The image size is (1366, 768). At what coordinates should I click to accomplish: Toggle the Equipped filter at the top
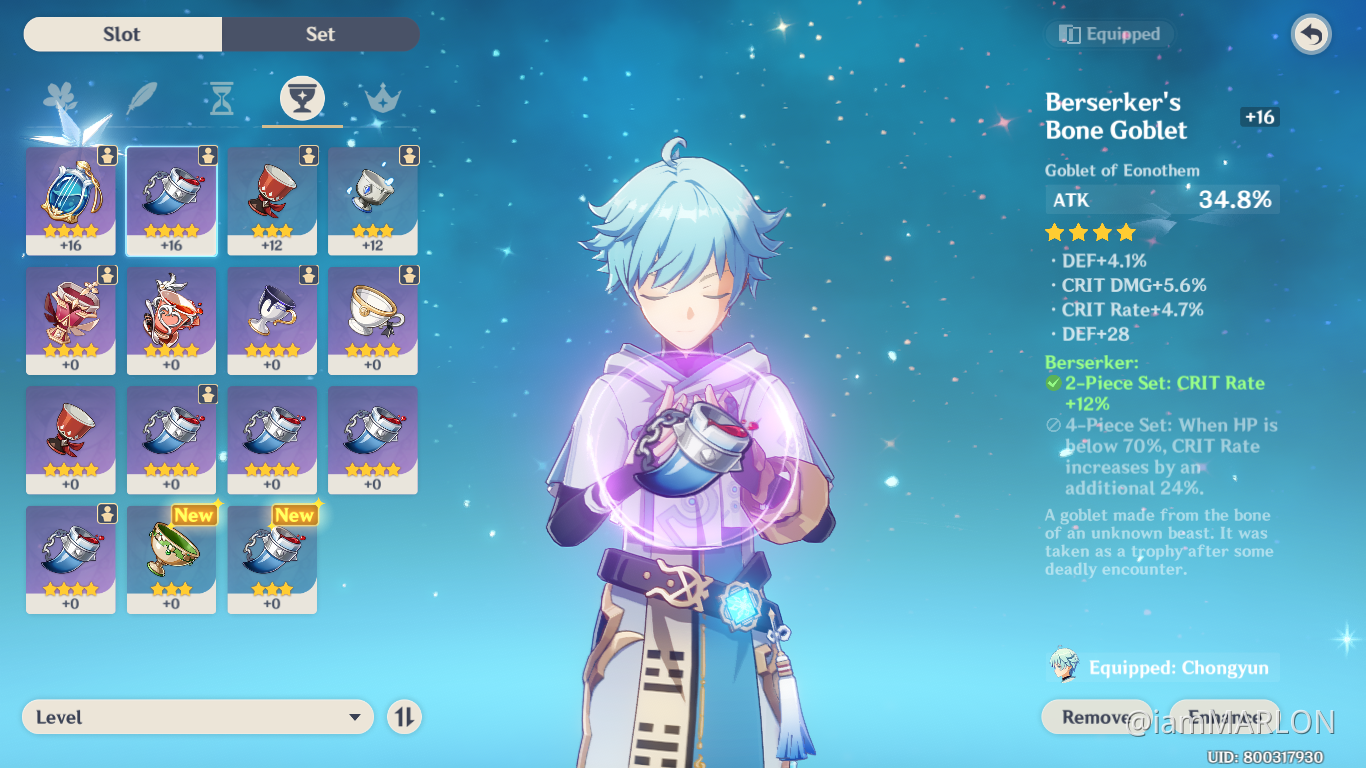tap(1109, 33)
